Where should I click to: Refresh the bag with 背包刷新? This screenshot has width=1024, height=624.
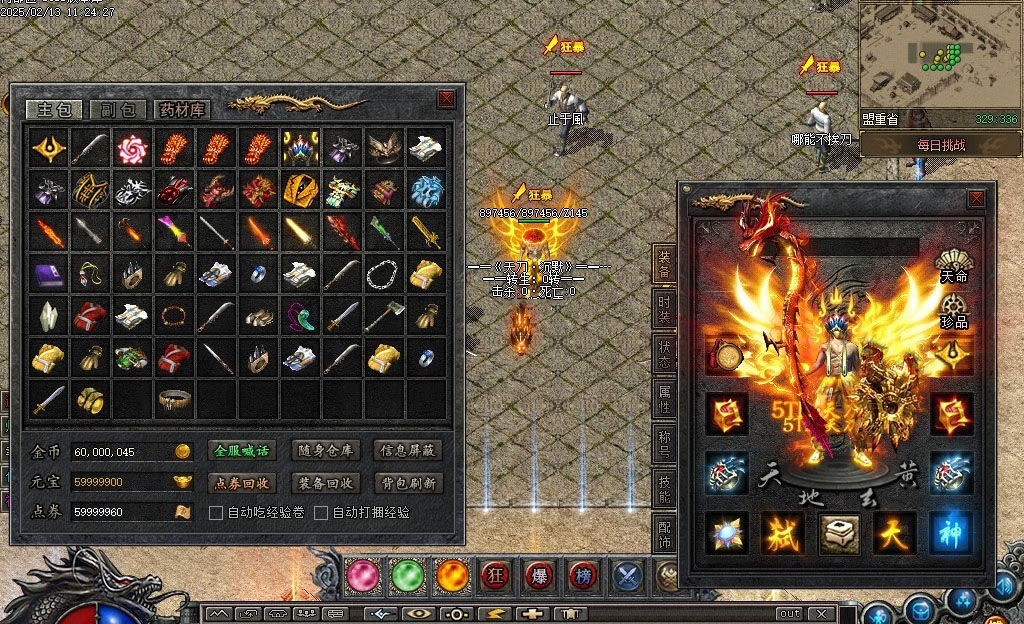tap(407, 483)
